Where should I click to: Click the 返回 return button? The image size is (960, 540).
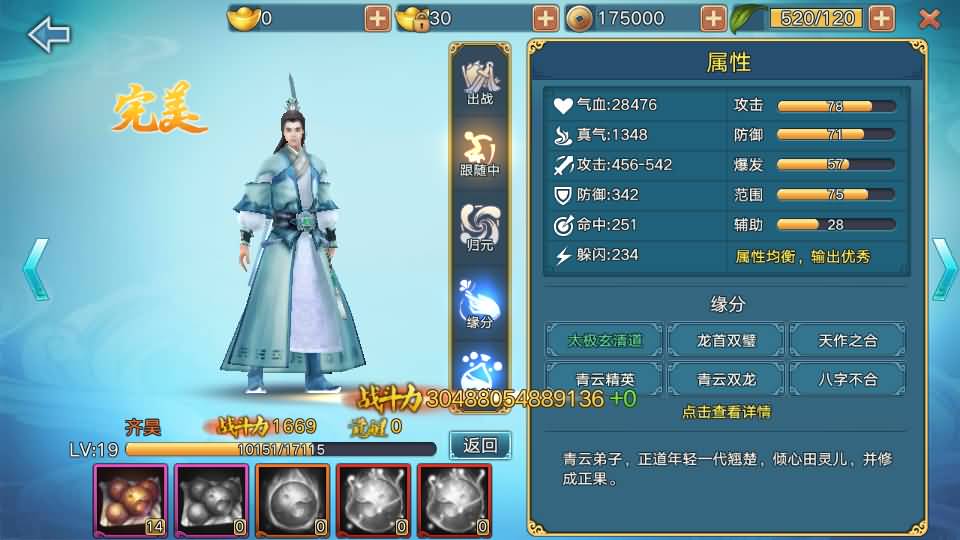click(x=480, y=445)
